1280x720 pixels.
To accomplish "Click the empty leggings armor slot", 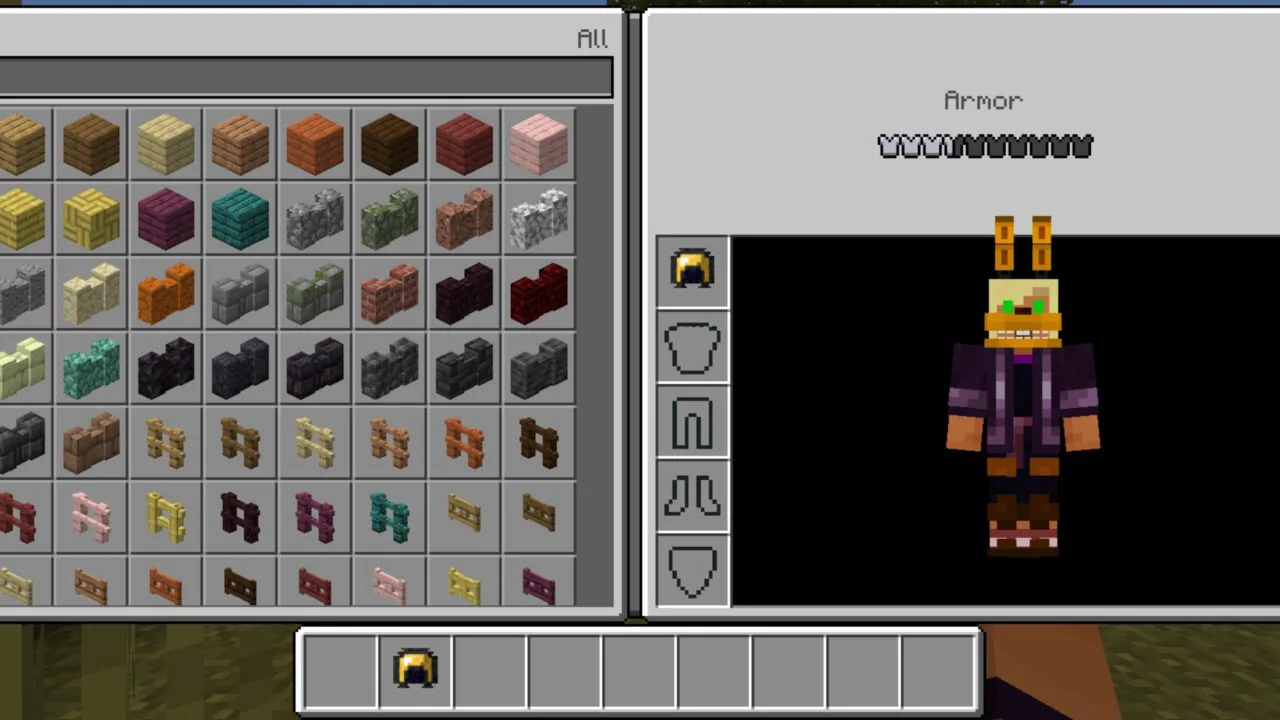I will pos(693,420).
